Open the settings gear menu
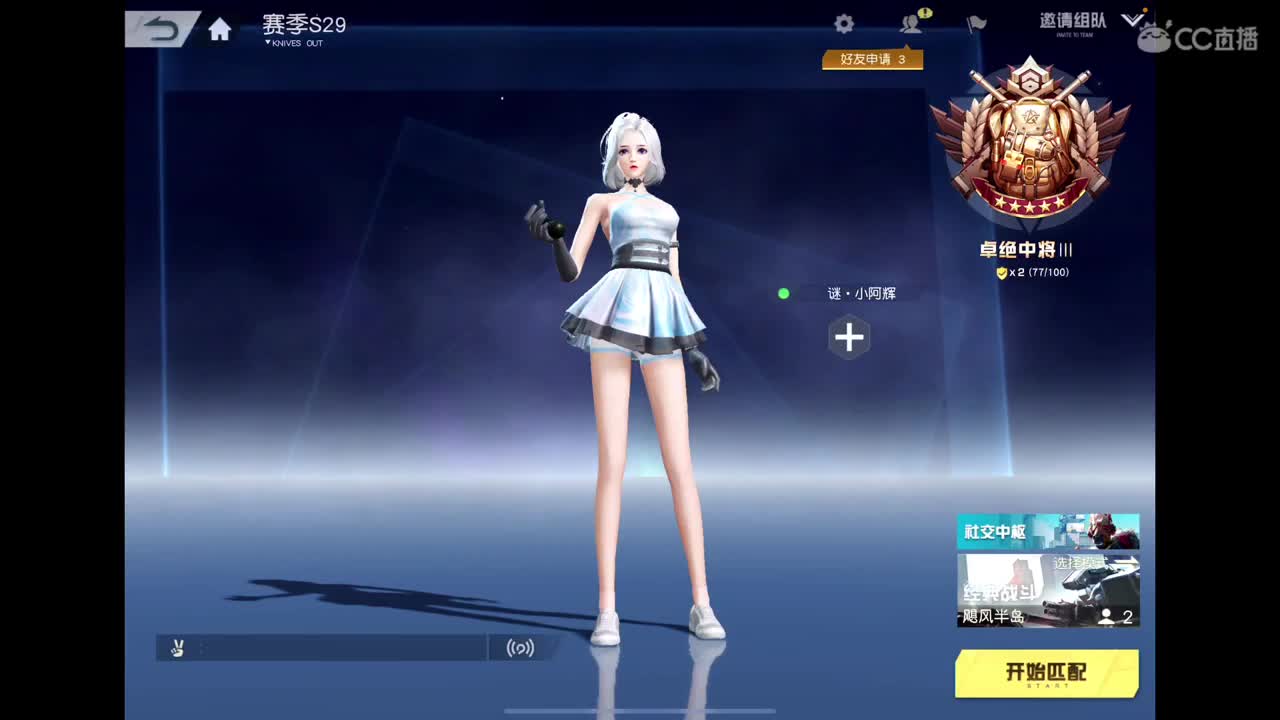1280x720 pixels. click(843, 23)
